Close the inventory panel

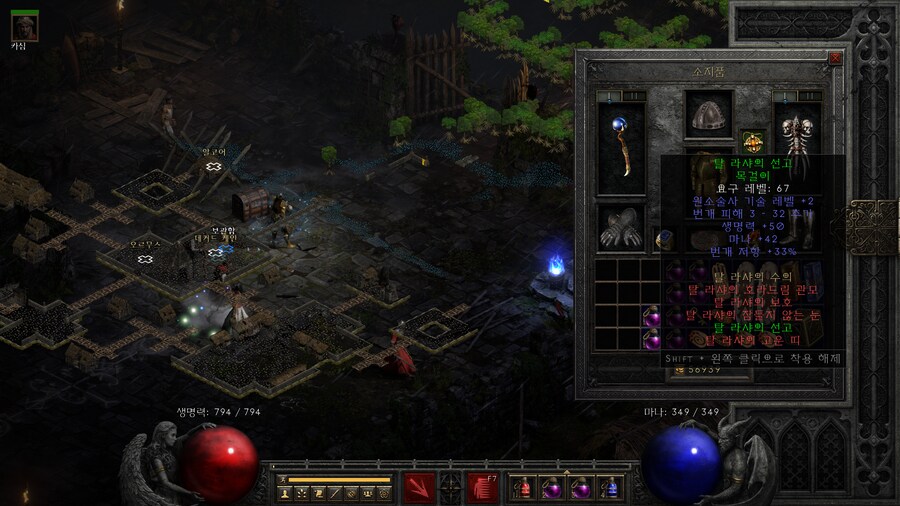click(x=836, y=59)
